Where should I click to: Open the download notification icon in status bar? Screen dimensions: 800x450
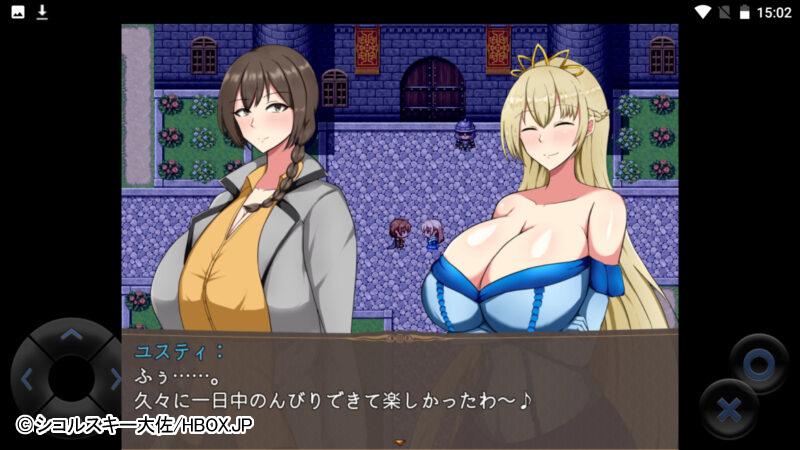tap(42, 12)
